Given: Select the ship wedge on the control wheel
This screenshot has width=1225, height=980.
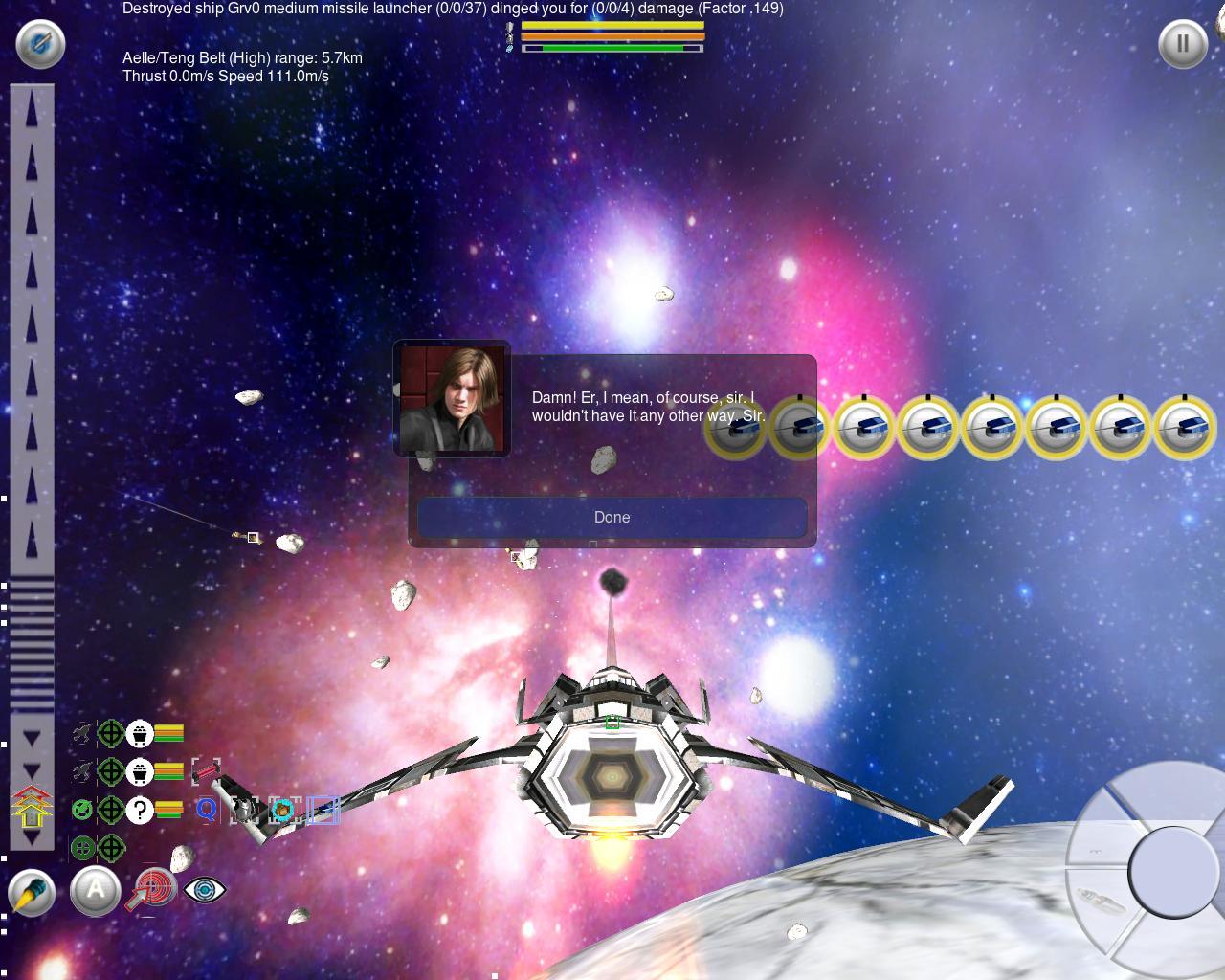Looking at the screenshot, I should [1101, 902].
